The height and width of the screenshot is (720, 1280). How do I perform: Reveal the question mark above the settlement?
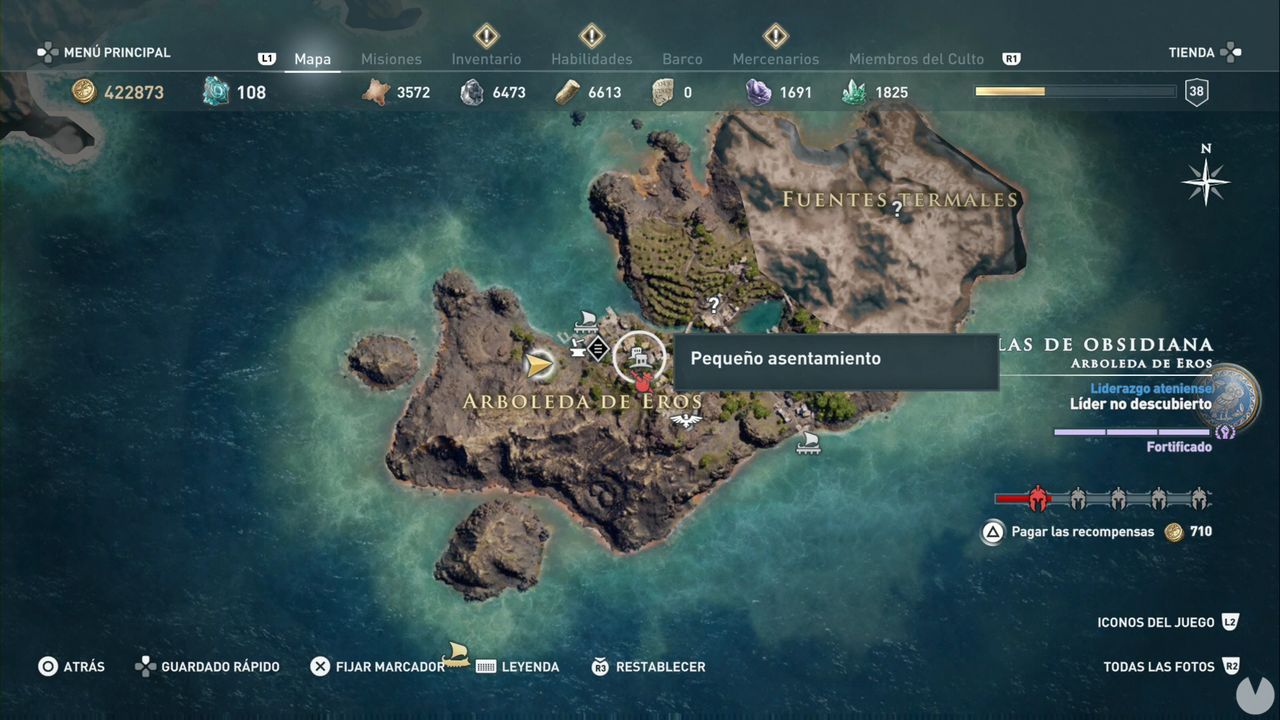click(714, 303)
